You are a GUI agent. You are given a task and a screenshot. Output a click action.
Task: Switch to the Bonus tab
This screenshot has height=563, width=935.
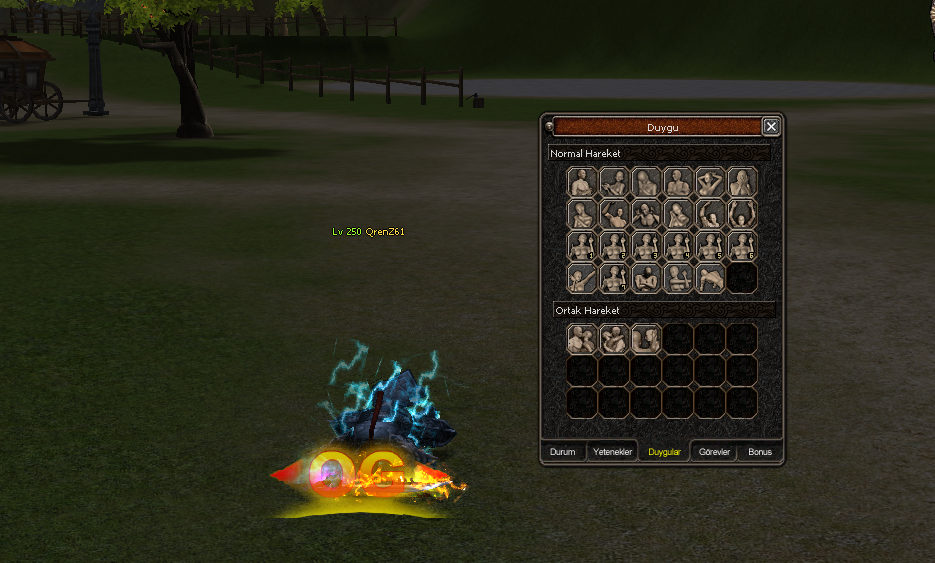coord(760,452)
